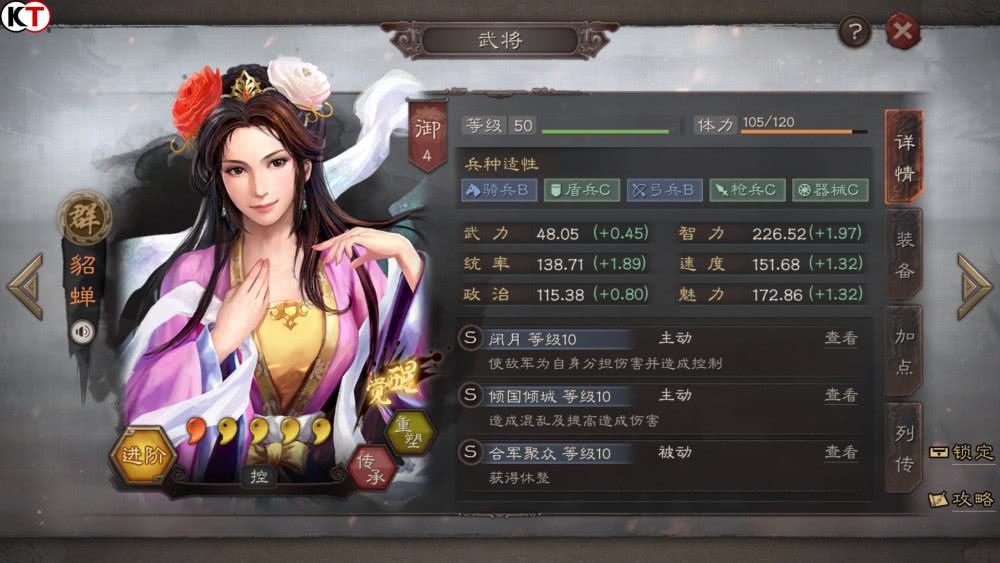Tap the 进阶 advance hexagon button
Image resolution: width=1000 pixels, height=563 pixels.
click(x=144, y=456)
